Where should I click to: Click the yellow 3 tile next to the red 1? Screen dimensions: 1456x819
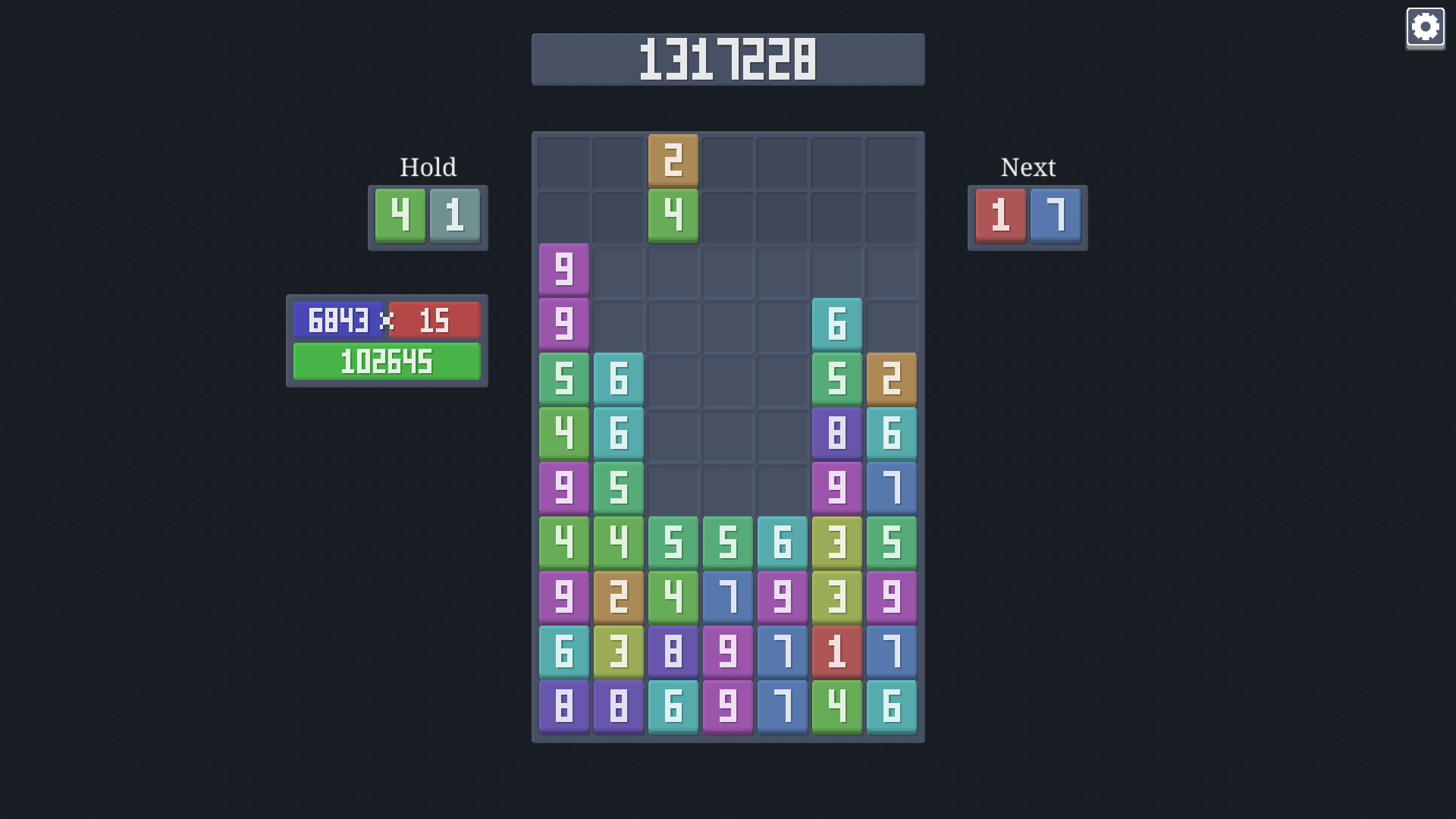click(x=836, y=597)
